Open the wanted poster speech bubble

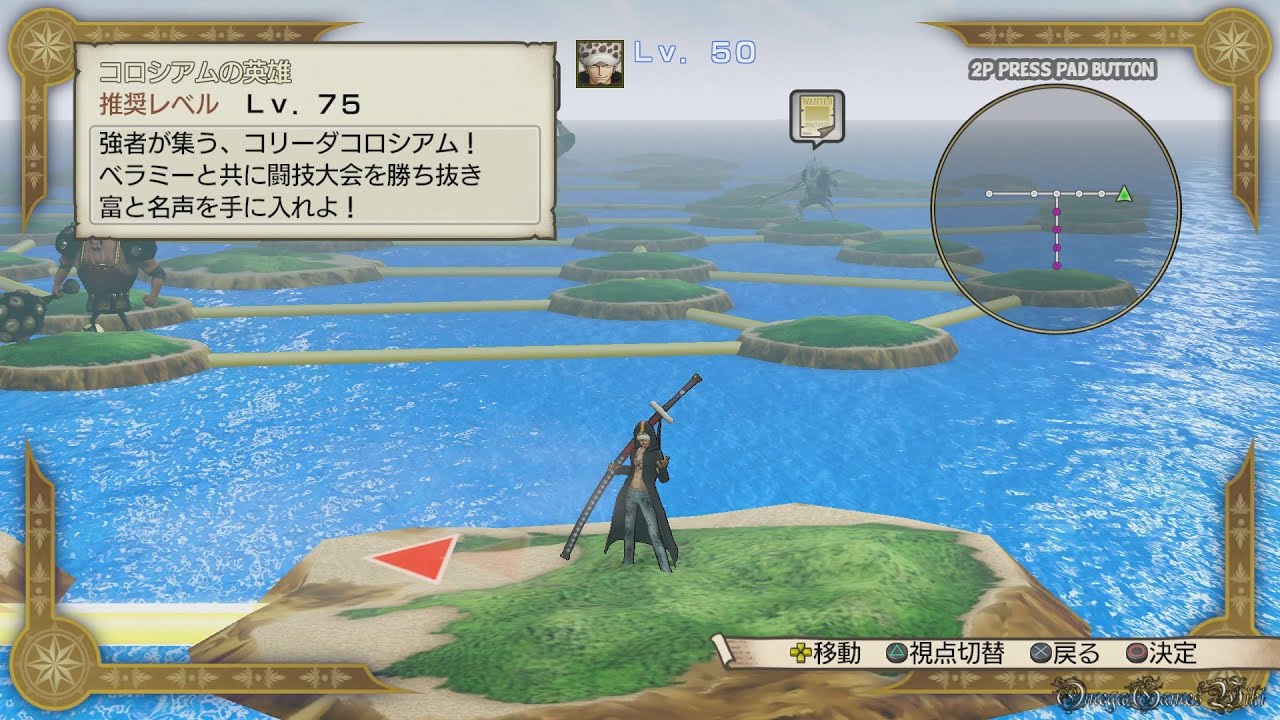tap(816, 116)
